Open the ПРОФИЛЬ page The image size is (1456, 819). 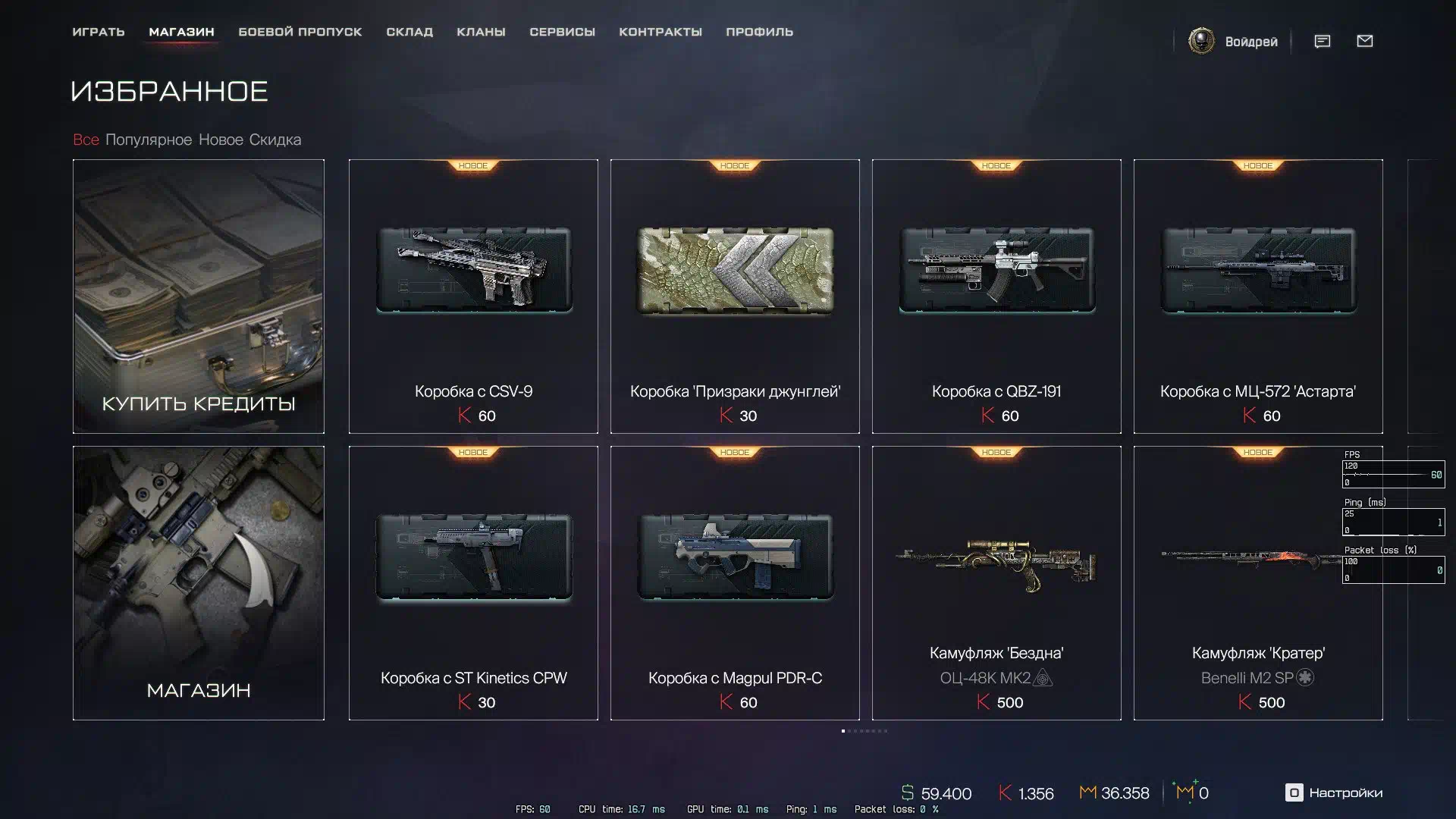[x=759, y=32]
